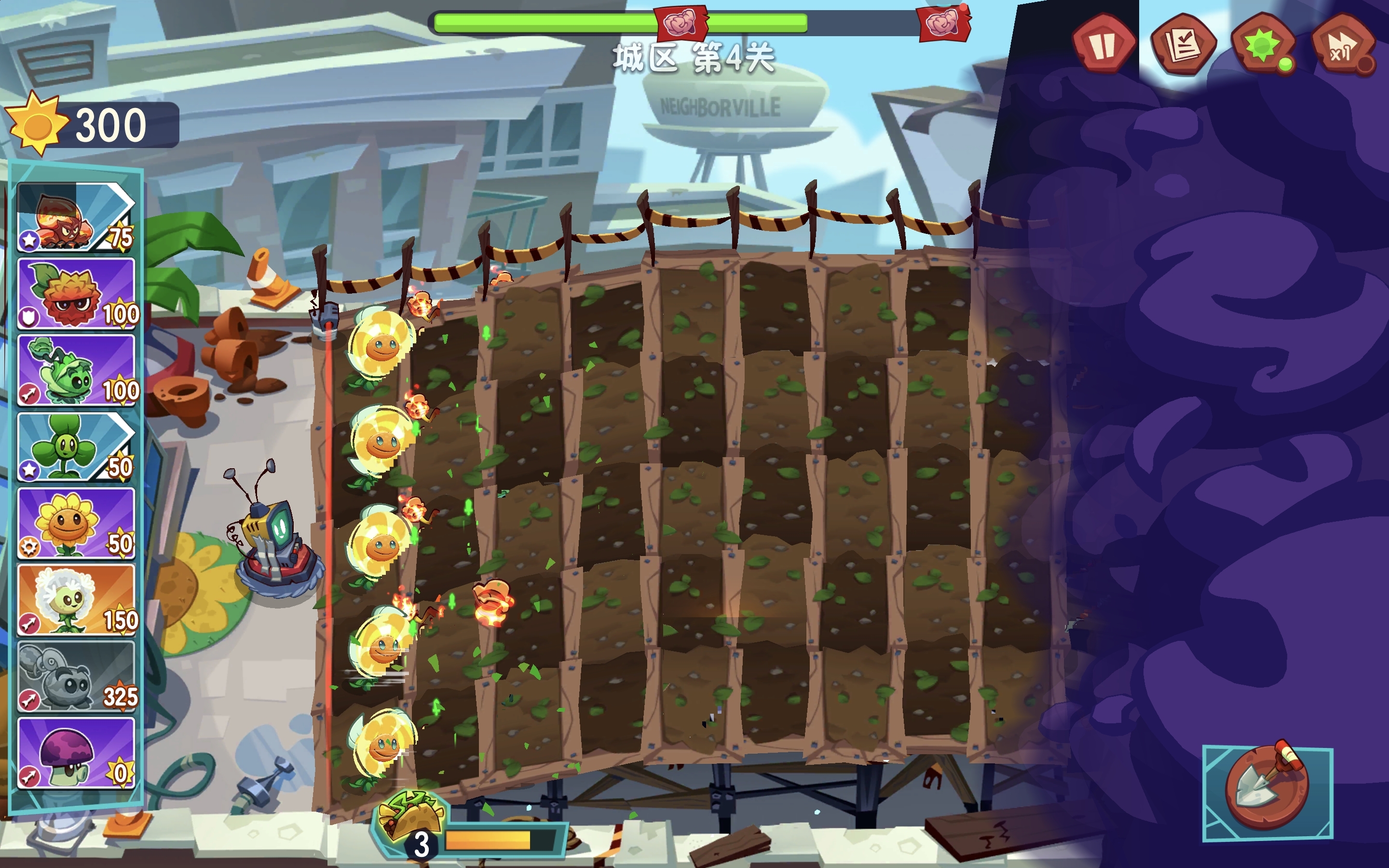
Task: Choose the Sunflower seed card
Action: click(x=76, y=523)
